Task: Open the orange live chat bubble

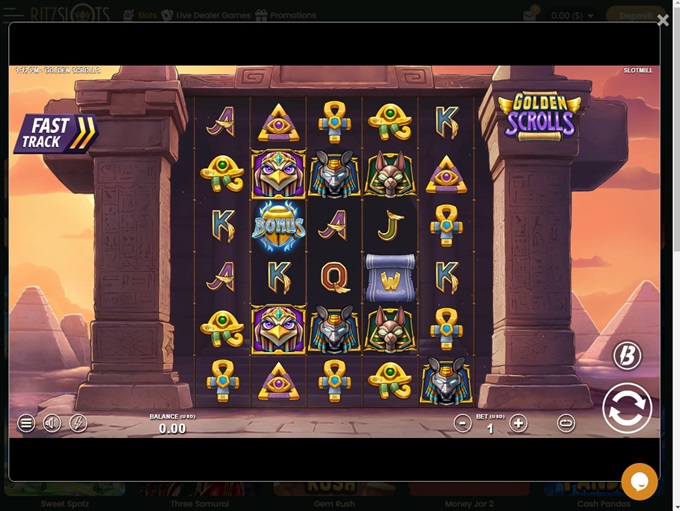Action: pyautogui.click(x=639, y=482)
